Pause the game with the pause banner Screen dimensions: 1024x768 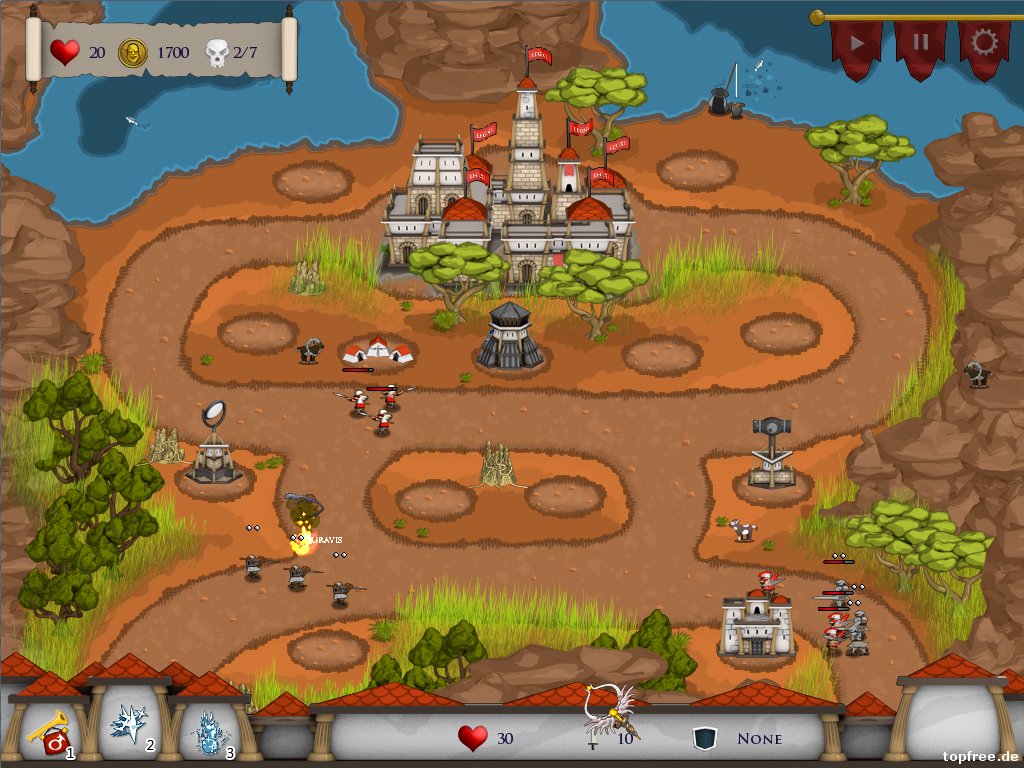pos(920,45)
